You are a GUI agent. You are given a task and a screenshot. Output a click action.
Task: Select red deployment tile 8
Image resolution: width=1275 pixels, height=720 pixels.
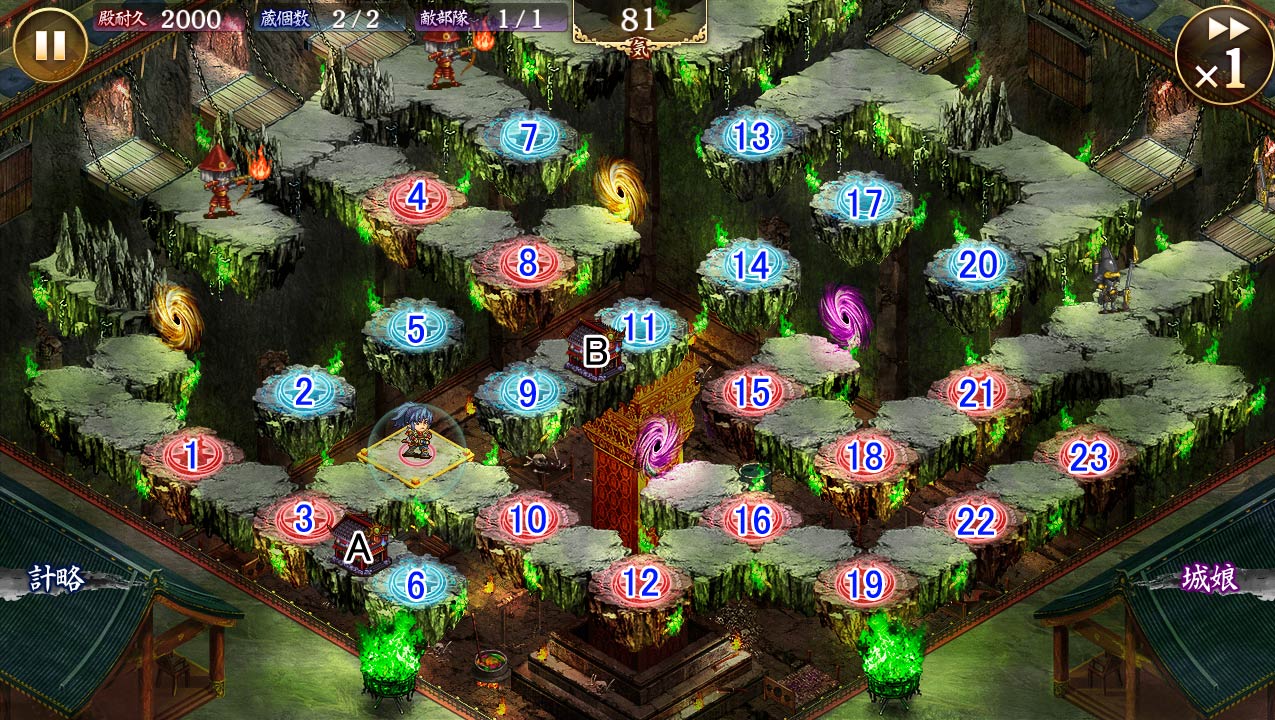528,264
